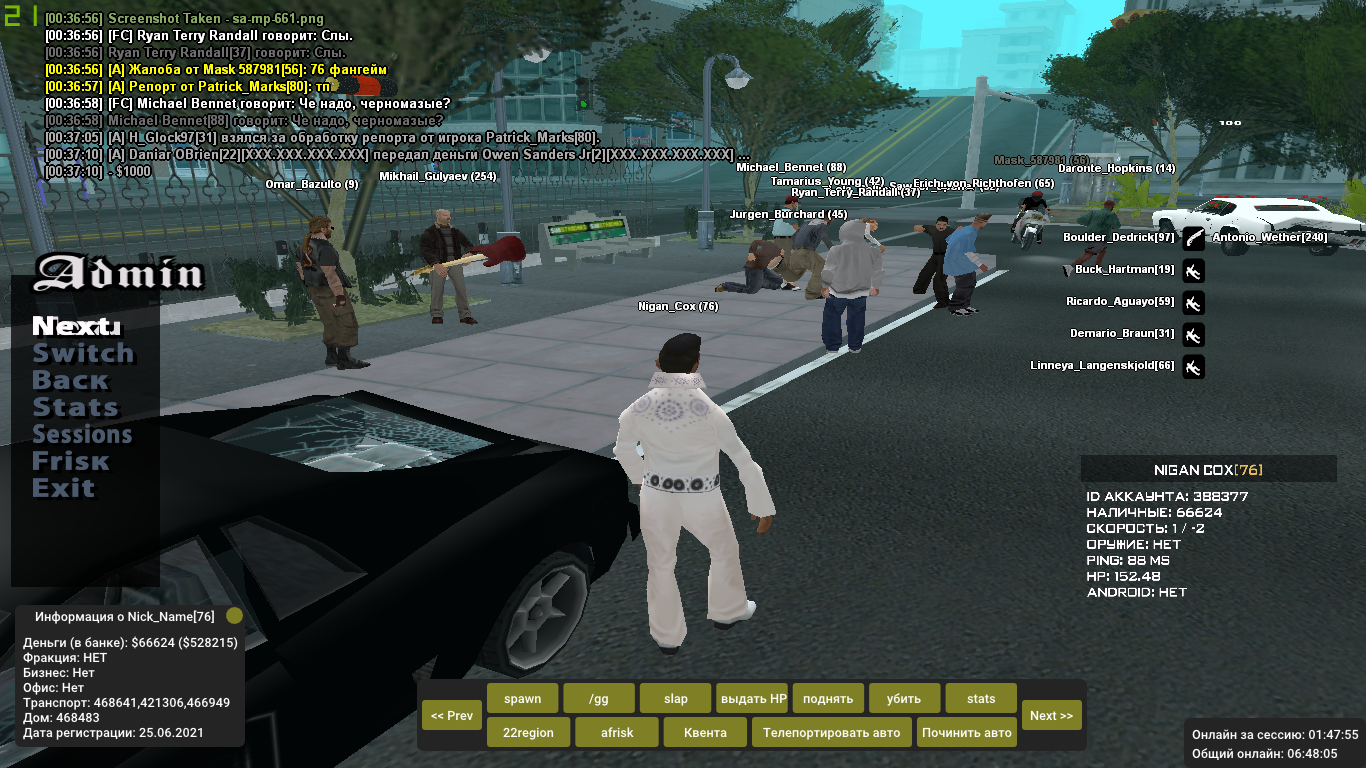Choose Switch in the Admin menu
This screenshot has height=768, width=1366.
click(x=83, y=354)
